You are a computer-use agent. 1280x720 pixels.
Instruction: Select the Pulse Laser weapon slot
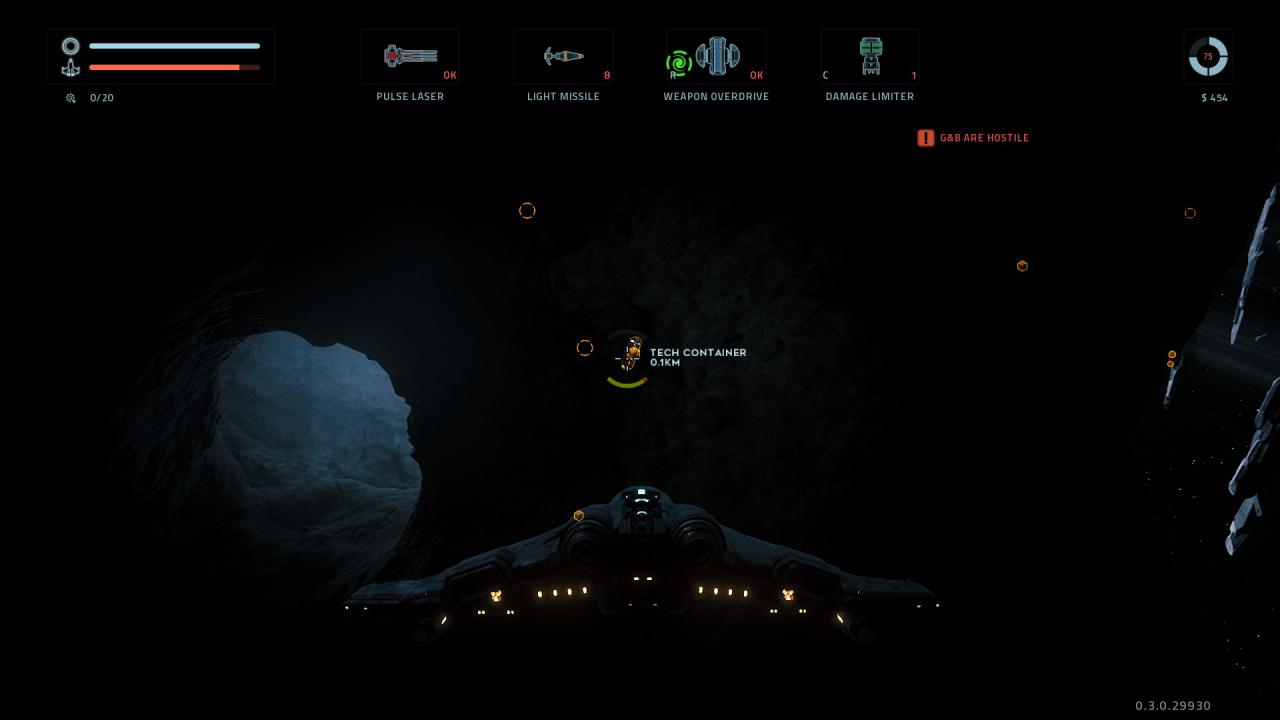point(410,57)
